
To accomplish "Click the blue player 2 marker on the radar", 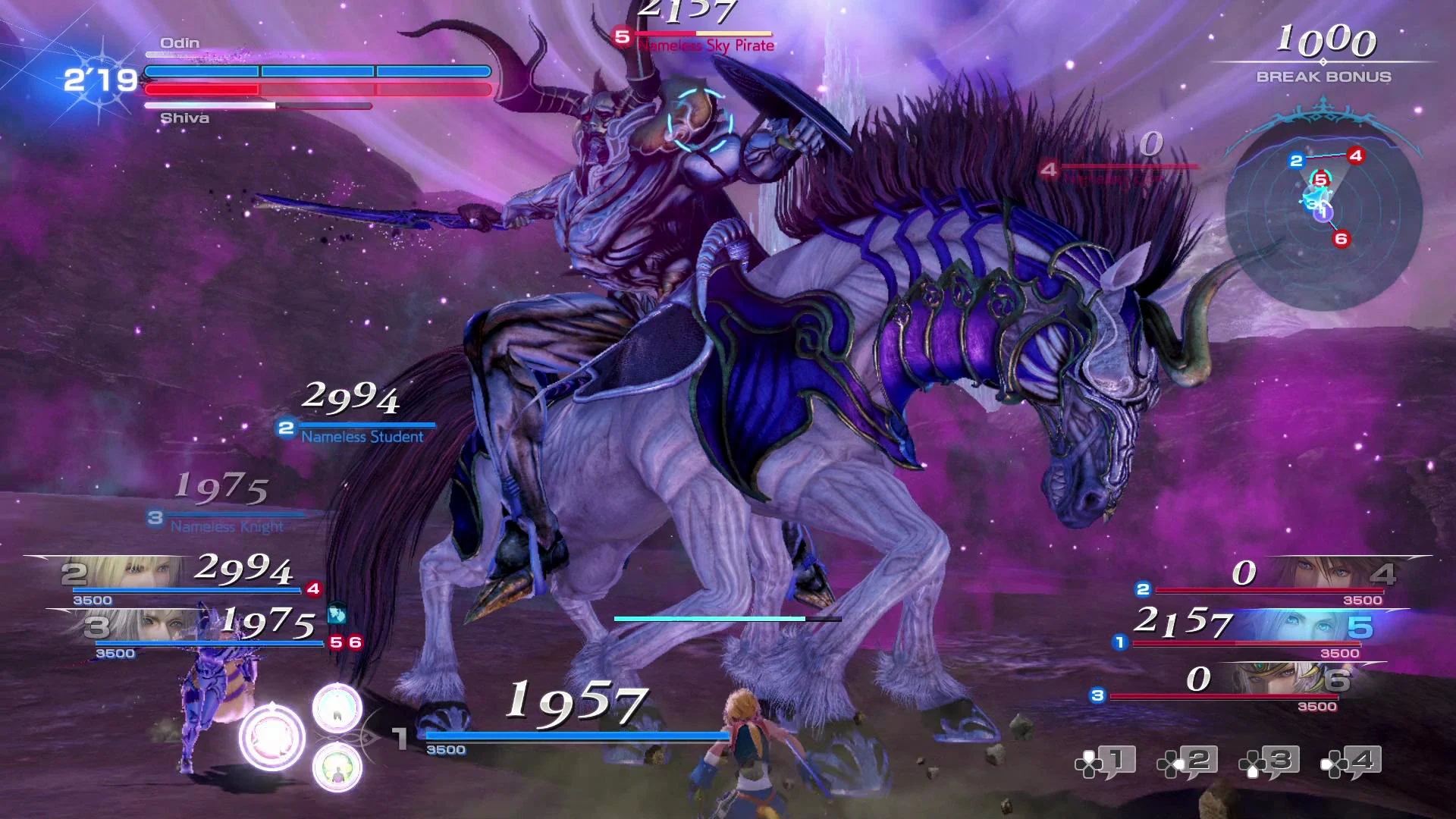I will tap(1295, 160).
